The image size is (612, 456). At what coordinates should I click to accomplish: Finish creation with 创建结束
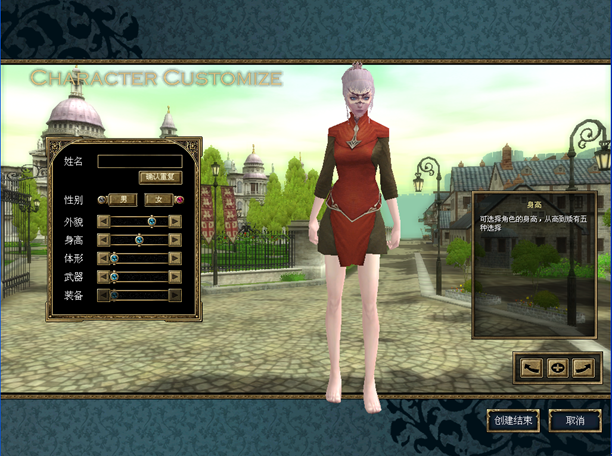pos(514,421)
